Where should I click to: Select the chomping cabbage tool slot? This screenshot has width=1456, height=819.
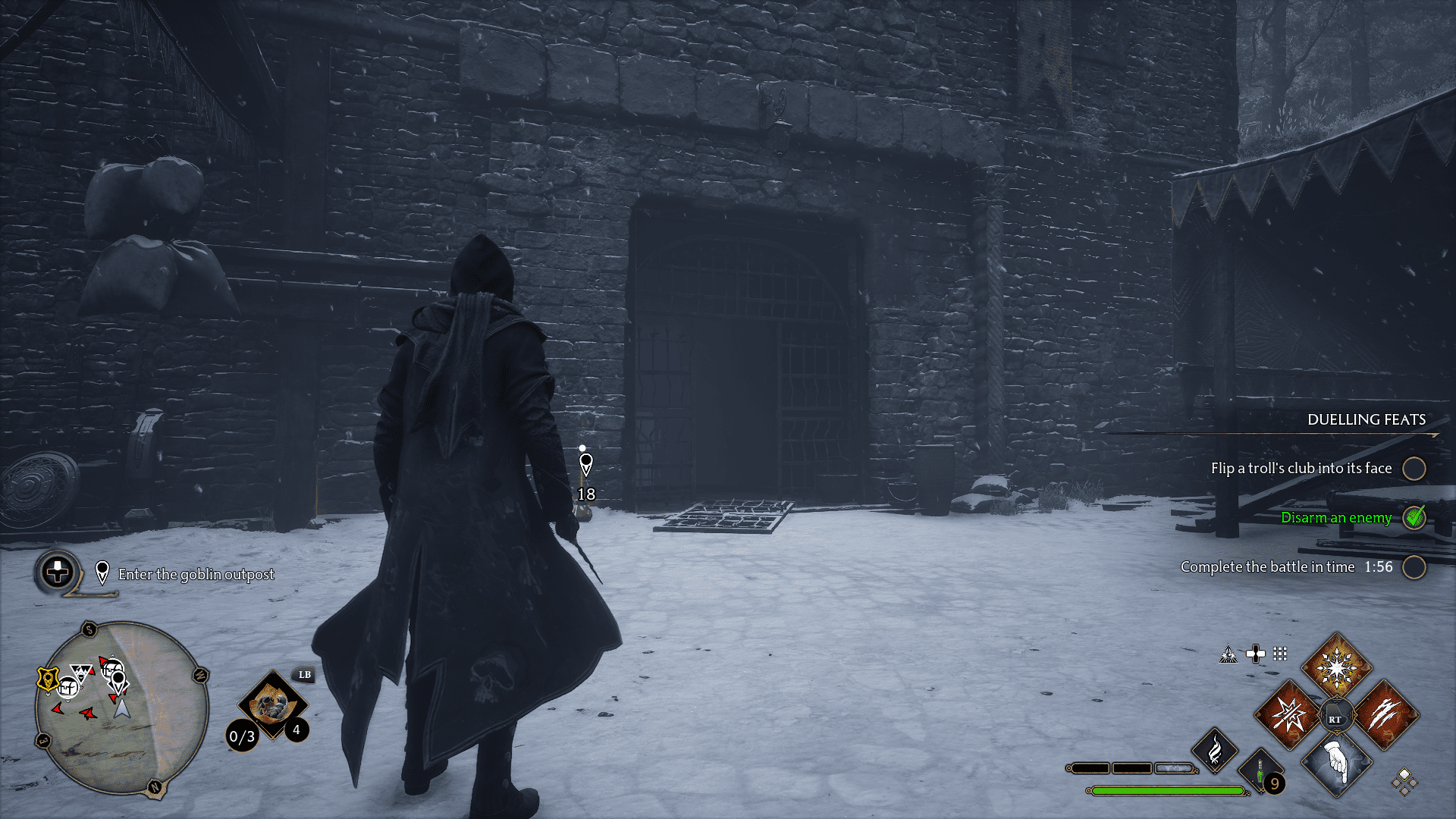[271, 705]
